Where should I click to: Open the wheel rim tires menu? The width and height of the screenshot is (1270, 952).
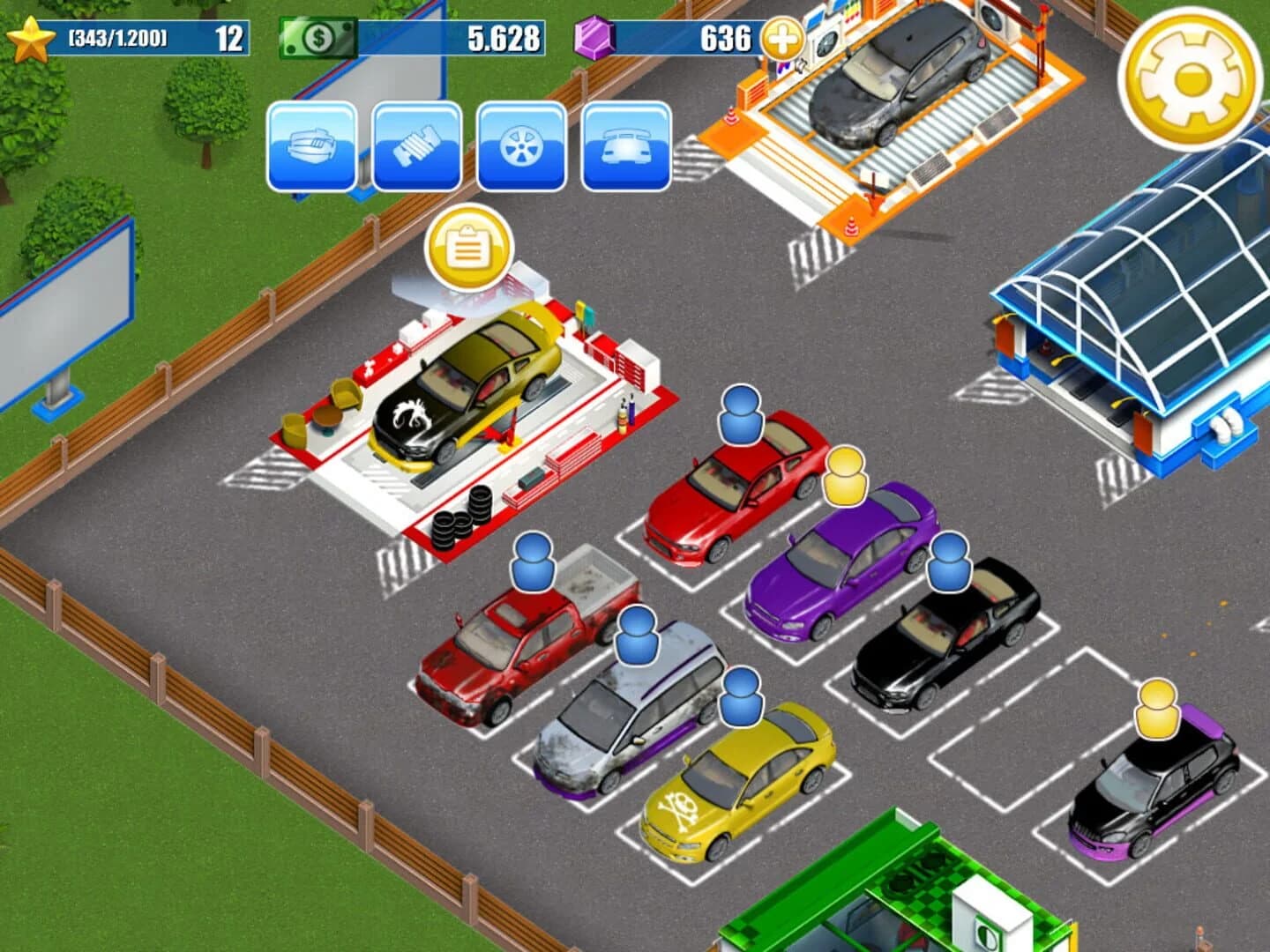tap(520, 145)
